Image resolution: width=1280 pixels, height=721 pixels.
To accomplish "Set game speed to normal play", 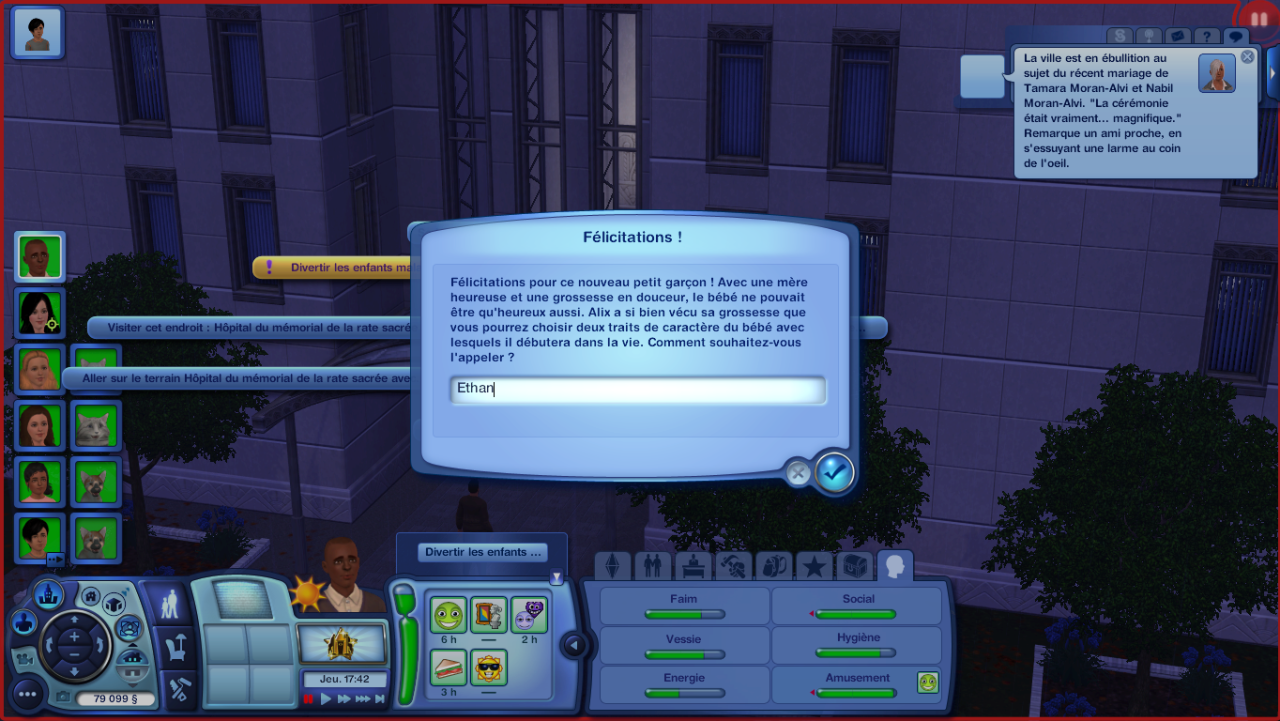I will tap(325, 699).
